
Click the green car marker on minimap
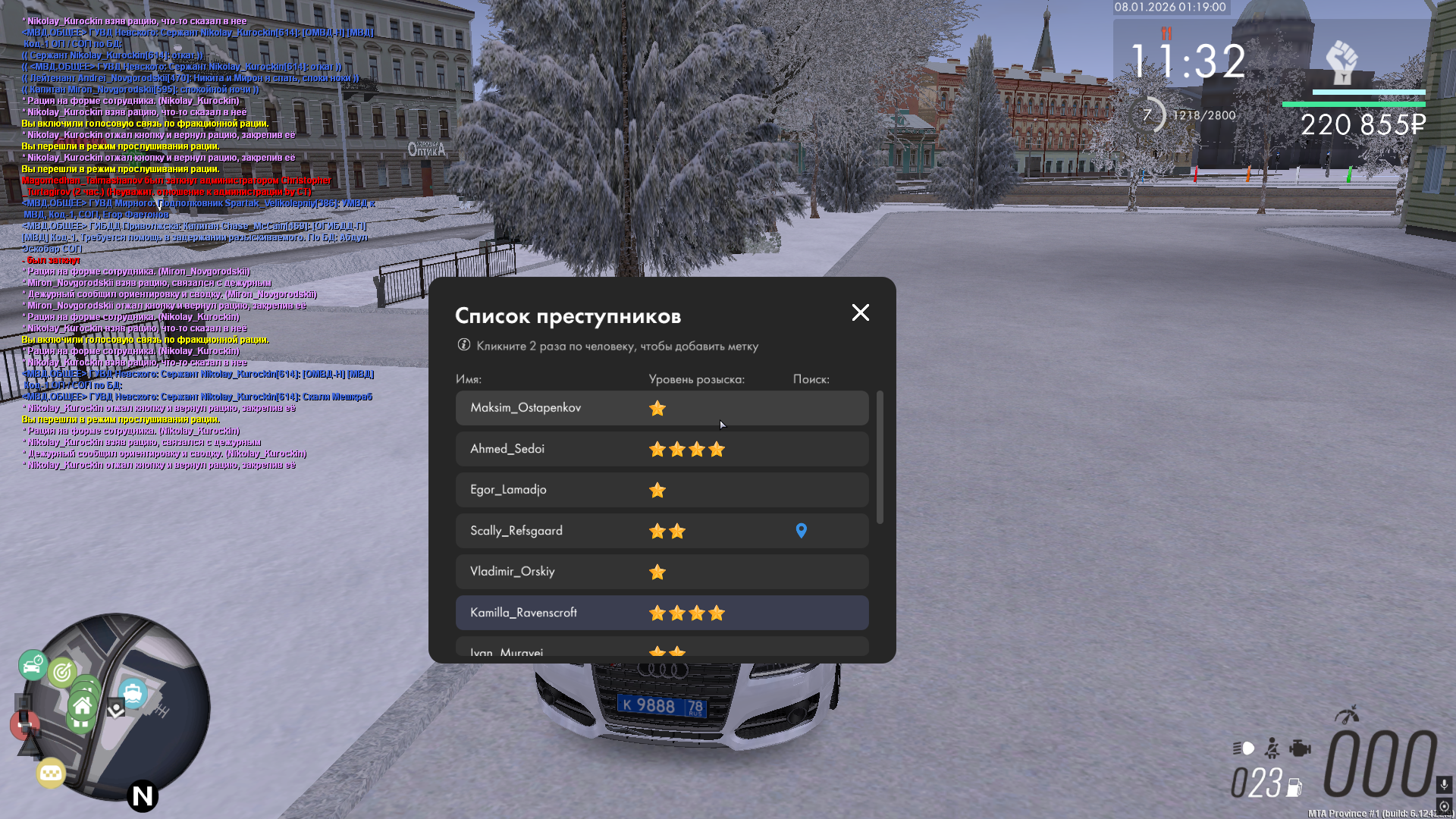pos(33,666)
